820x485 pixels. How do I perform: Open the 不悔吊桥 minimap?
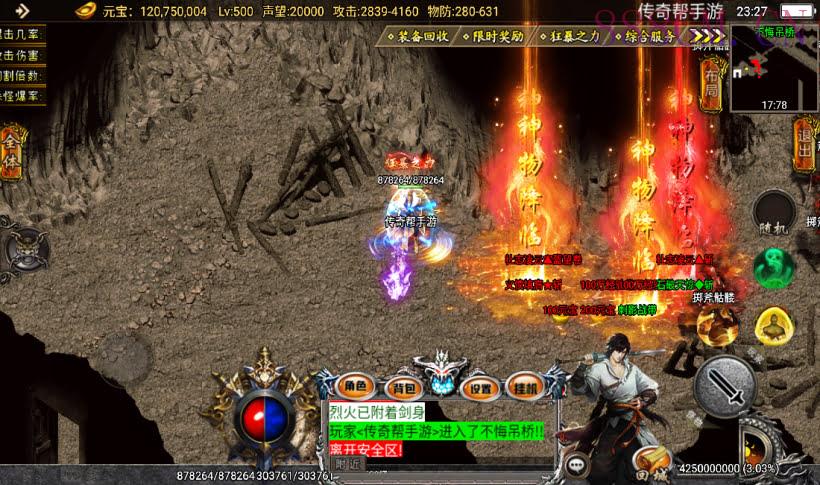(x=773, y=66)
